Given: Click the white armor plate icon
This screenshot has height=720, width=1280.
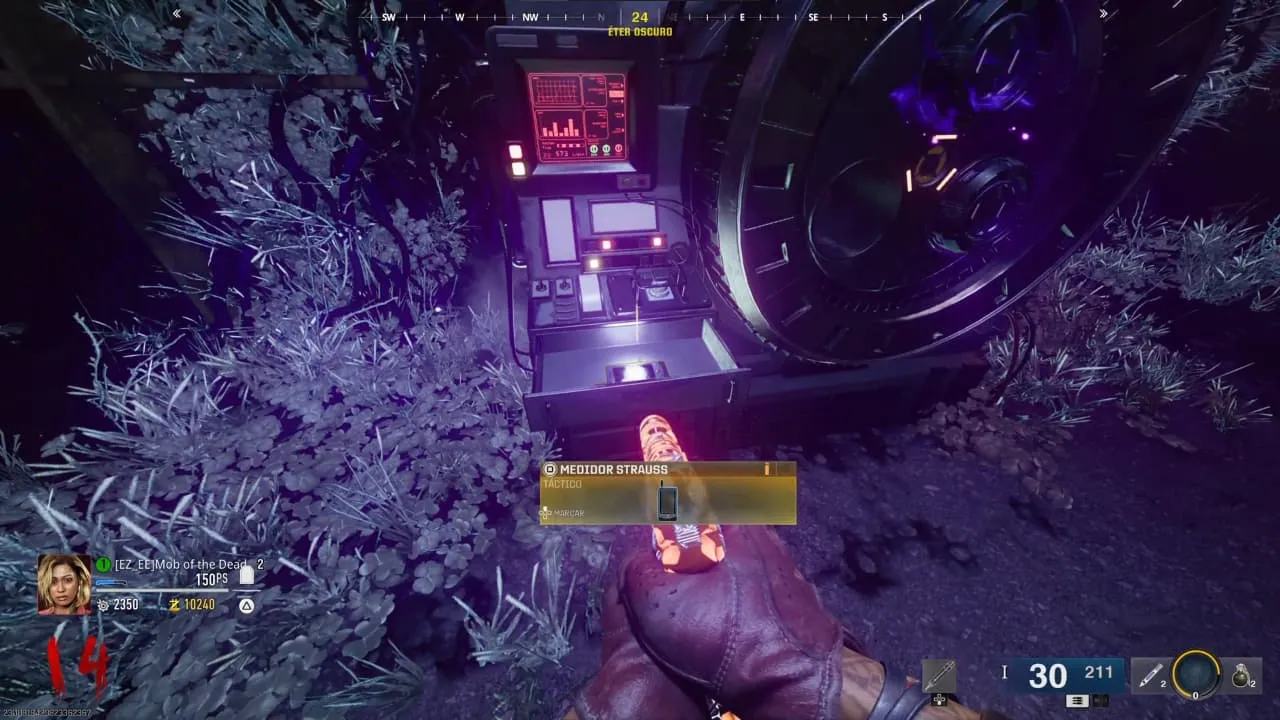Looking at the screenshot, I should pyautogui.click(x=247, y=574).
